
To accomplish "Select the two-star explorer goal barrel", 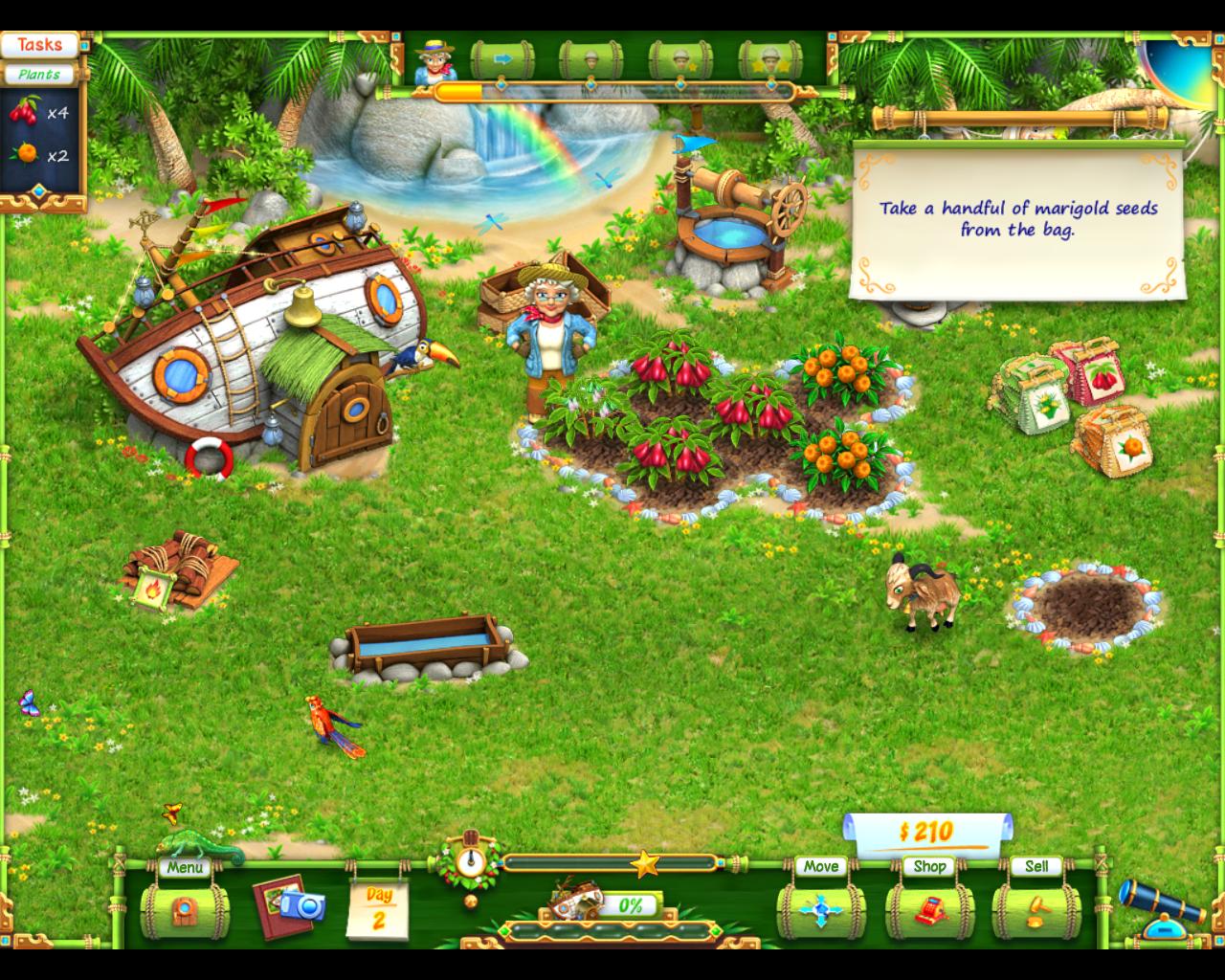I will 770,59.
